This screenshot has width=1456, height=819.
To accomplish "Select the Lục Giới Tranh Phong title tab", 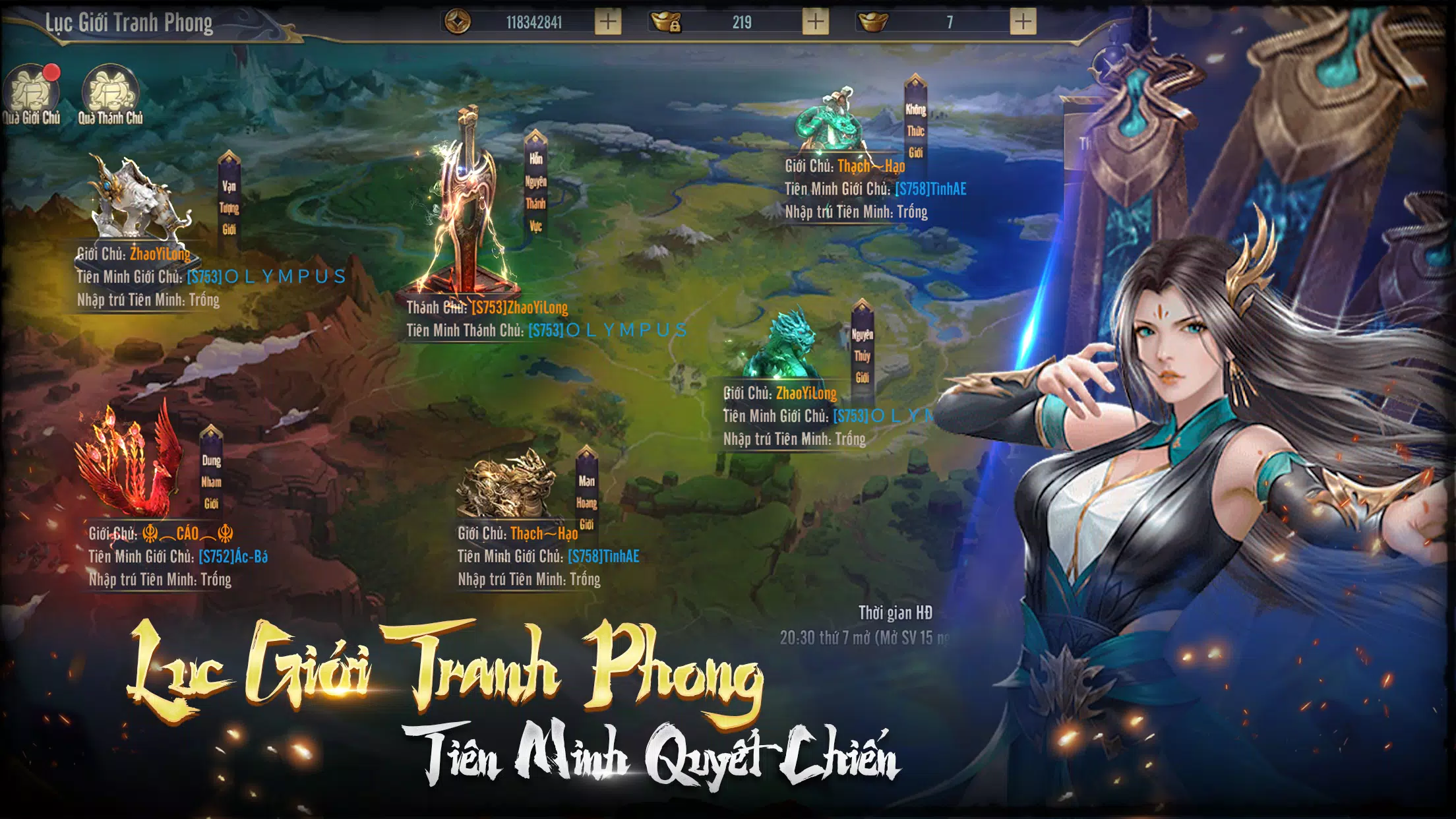I will point(130,21).
